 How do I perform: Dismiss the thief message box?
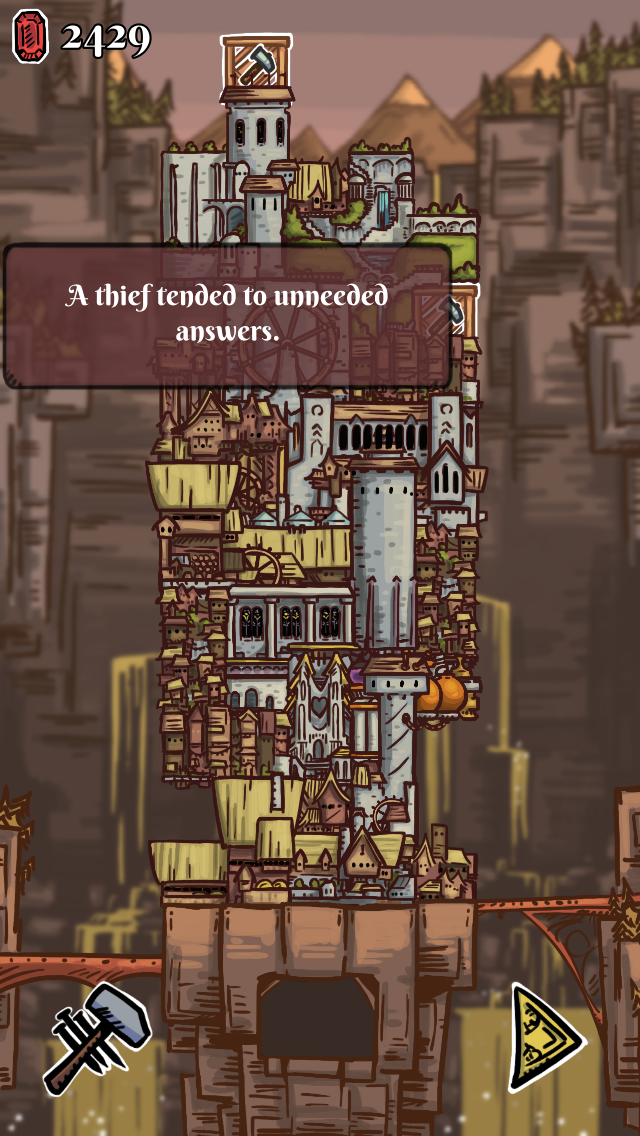(228, 315)
